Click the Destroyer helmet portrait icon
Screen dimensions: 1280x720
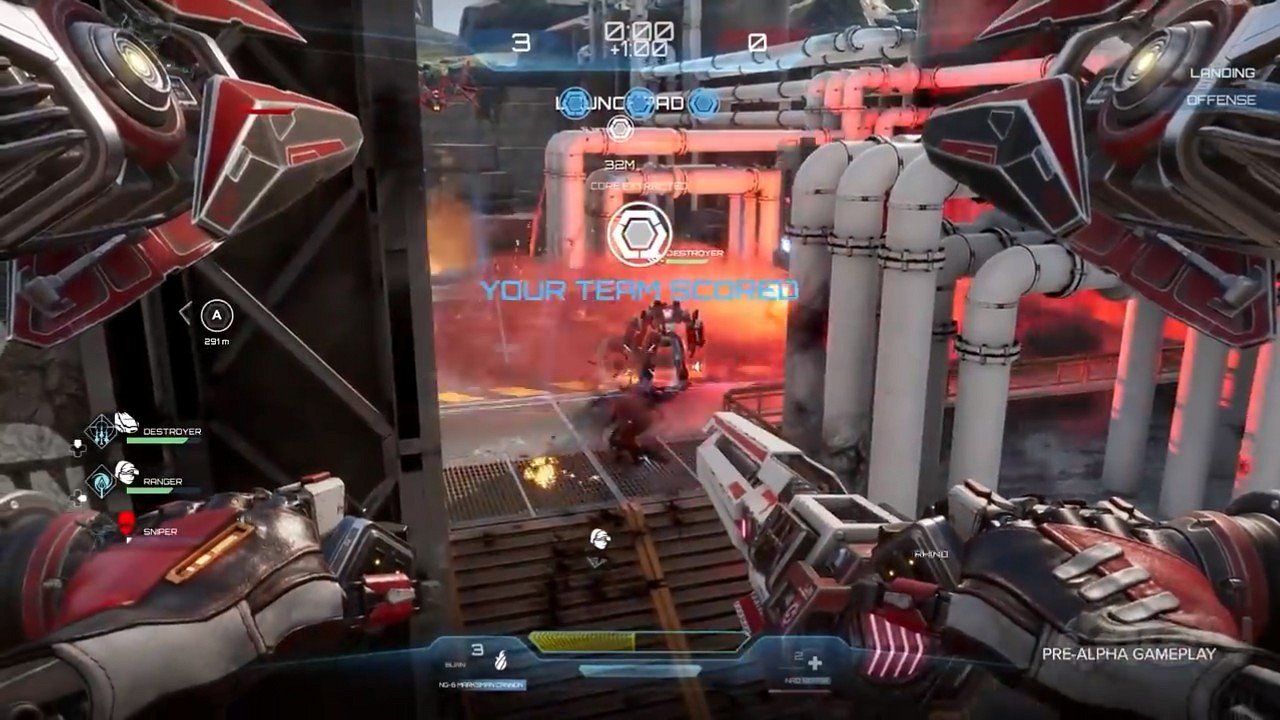(x=124, y=422)
